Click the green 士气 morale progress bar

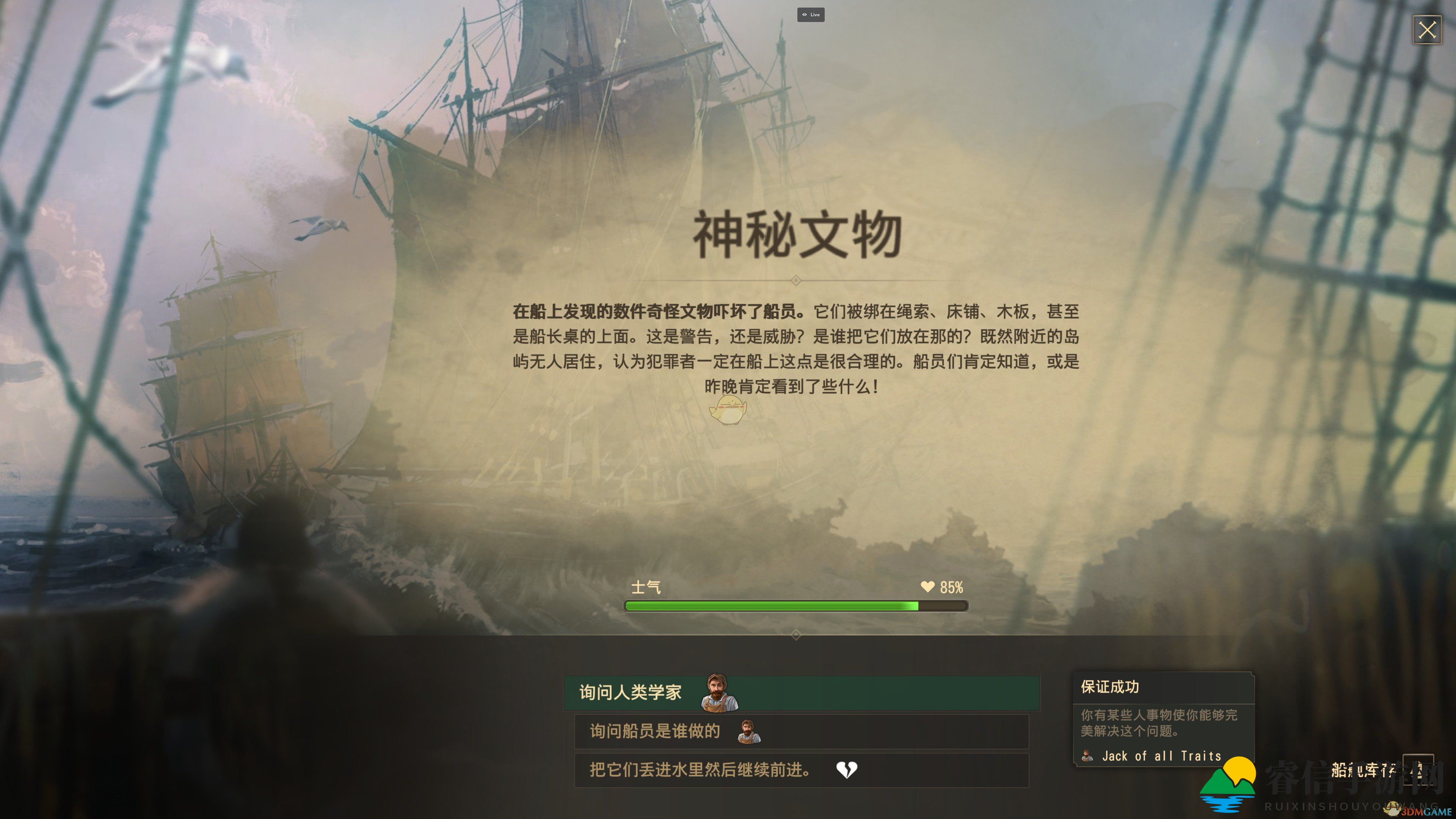(x=791, y=606)
